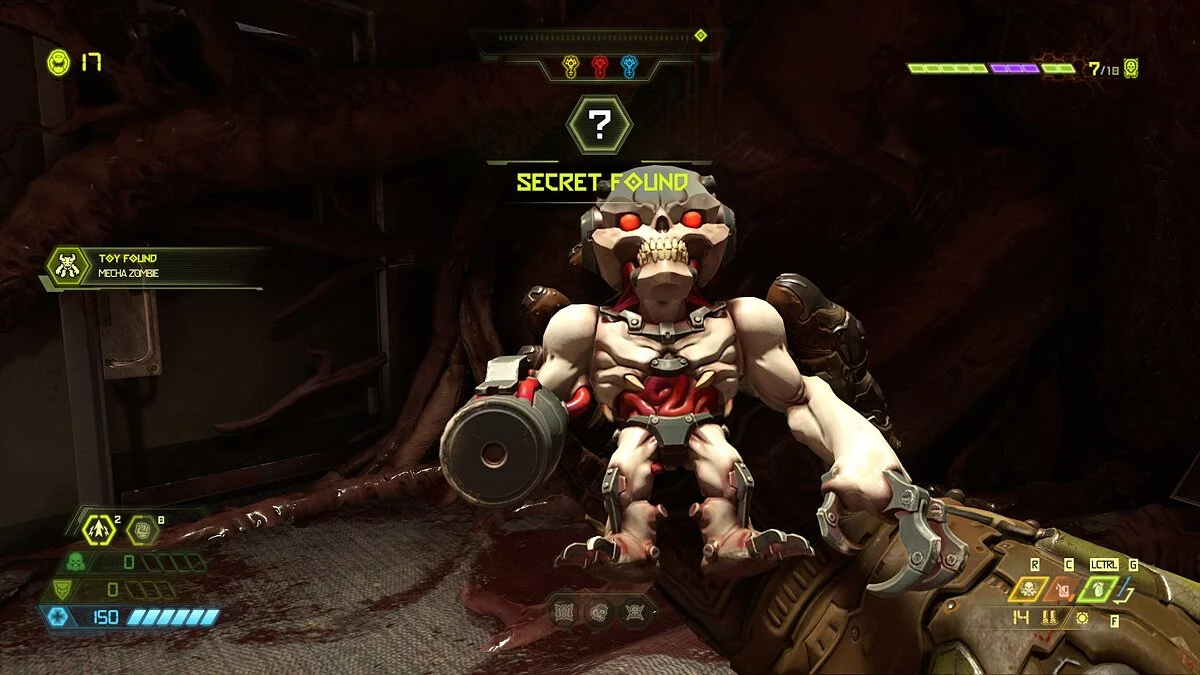Select the green frag grenade icon
1200x675 pixels.
point(1101,588)
